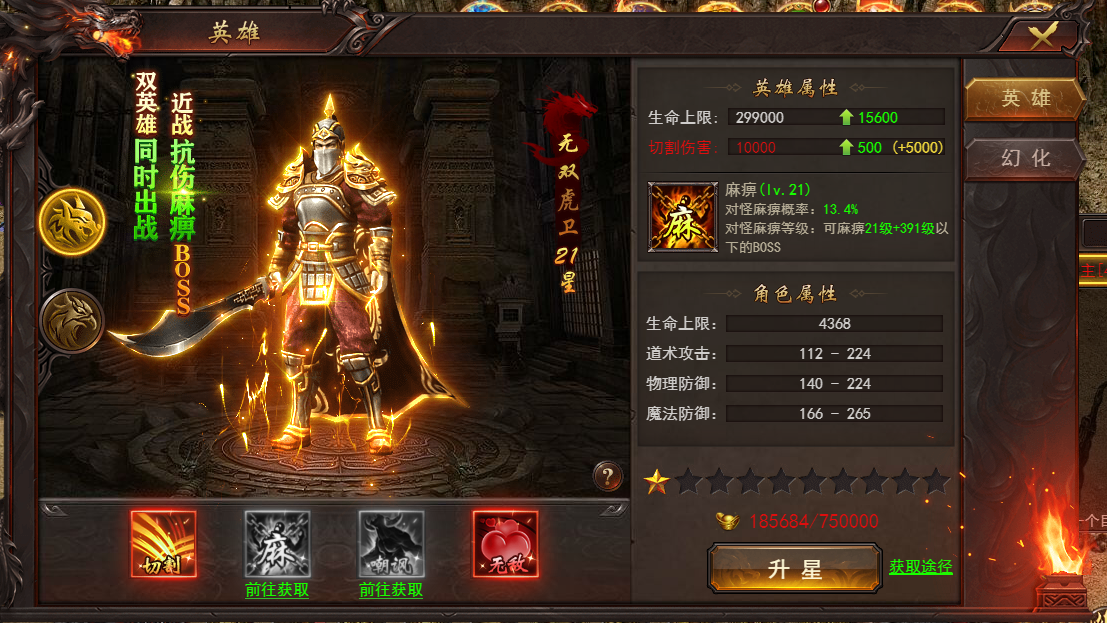Follow the 前往获取 link under 嘲讽 skill
The width and height of the screenshot is (1107, 623).
point(391,590)
